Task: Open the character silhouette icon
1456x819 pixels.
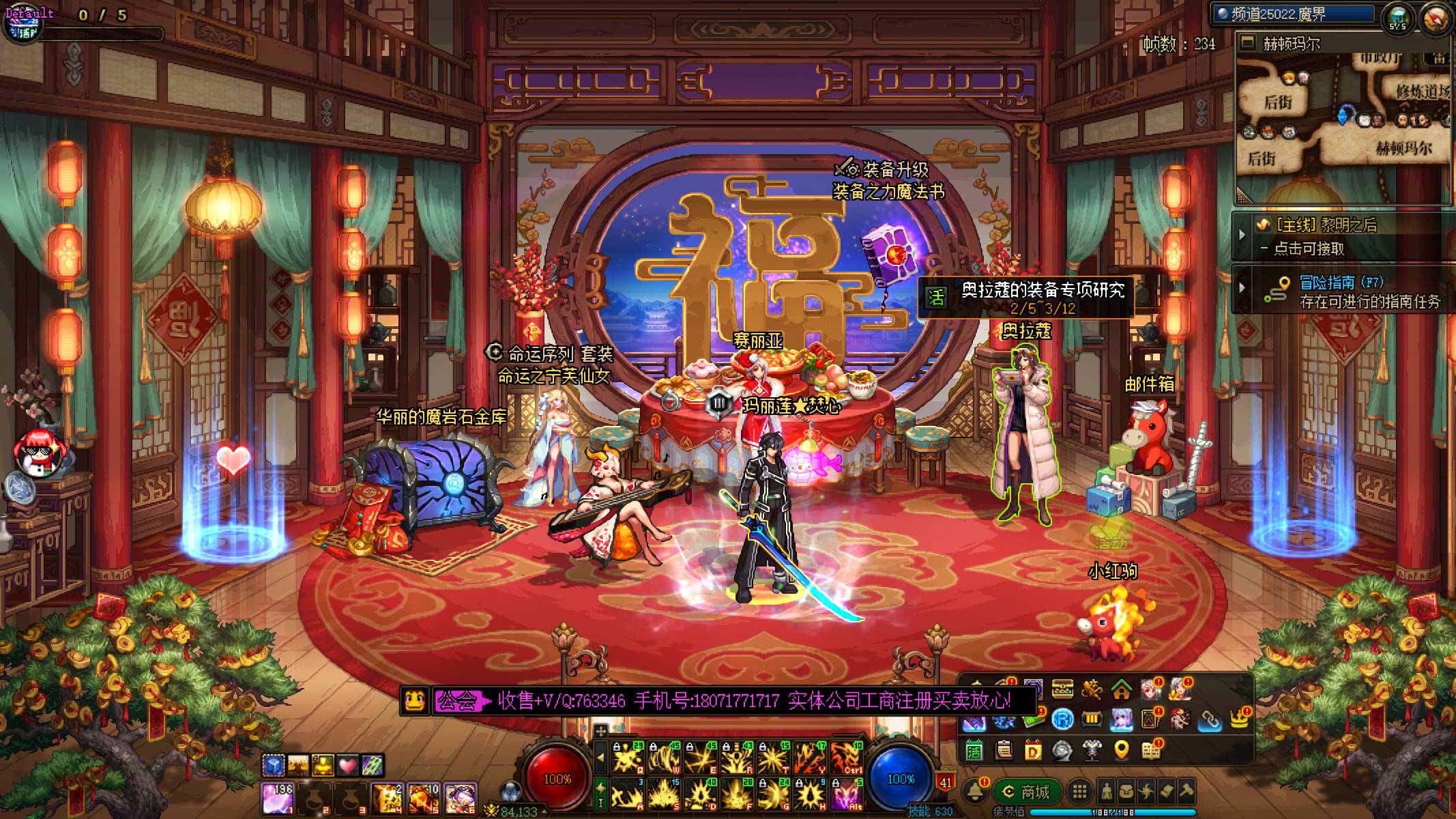Action: [1106, 792]
